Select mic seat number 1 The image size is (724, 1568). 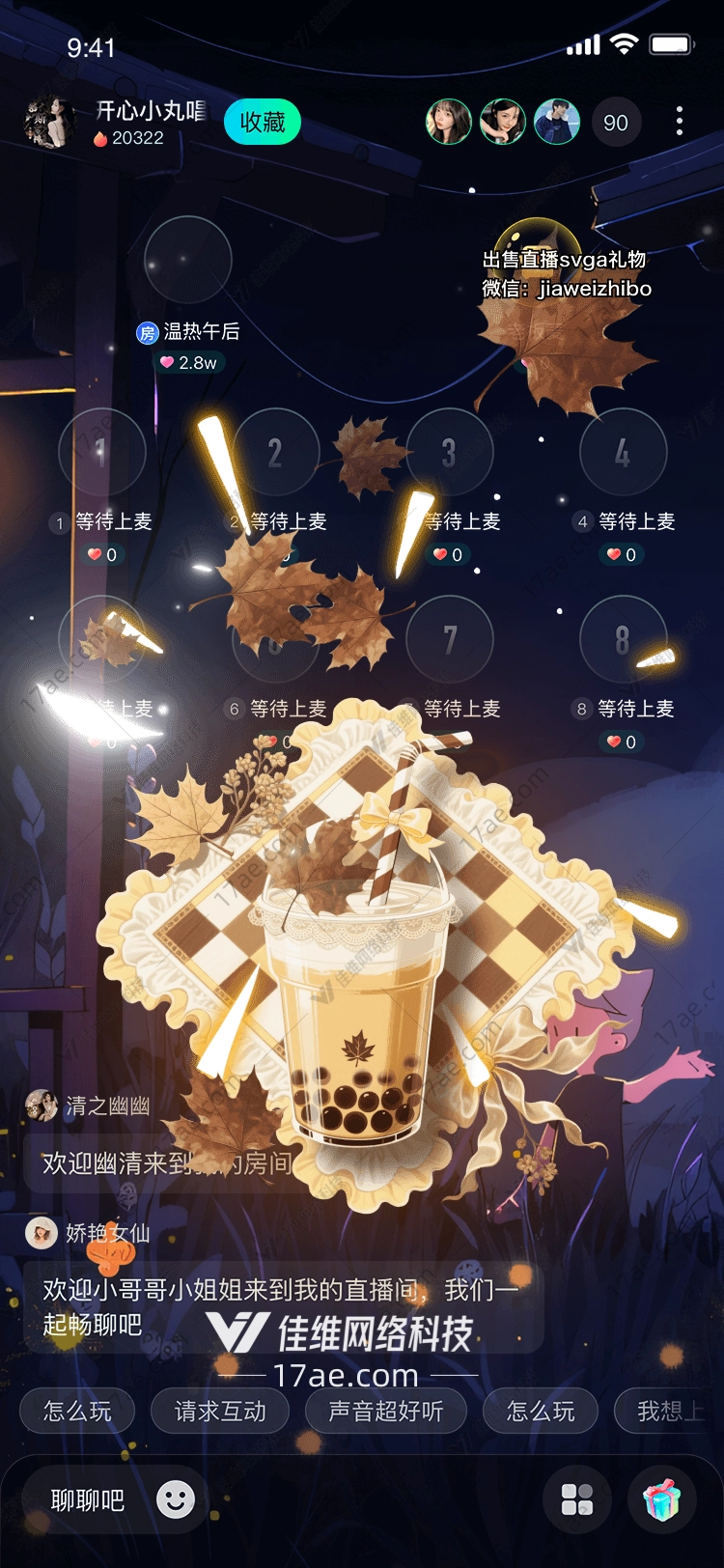pos(101,452)
